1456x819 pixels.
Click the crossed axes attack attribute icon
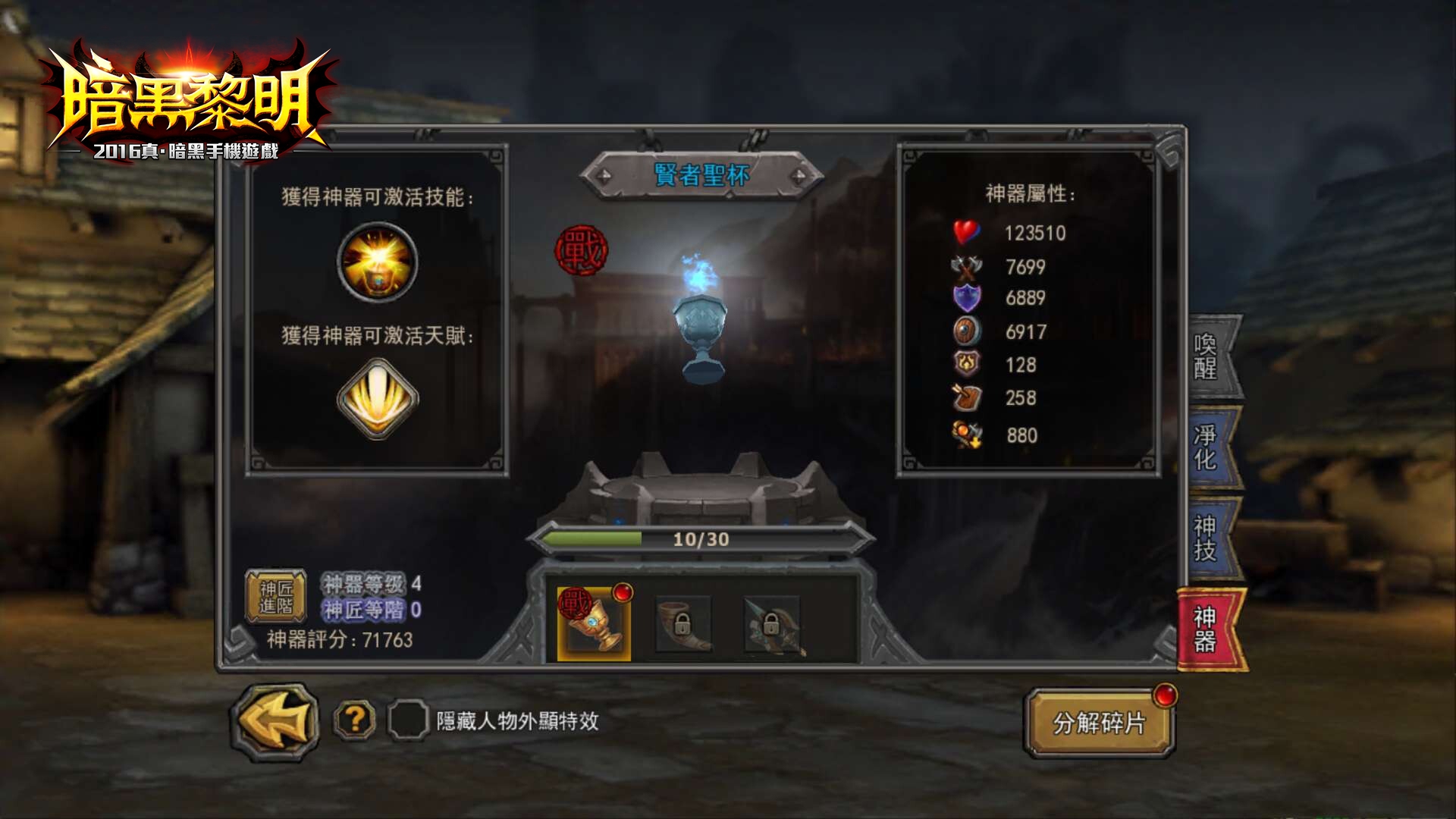[965, 265]
